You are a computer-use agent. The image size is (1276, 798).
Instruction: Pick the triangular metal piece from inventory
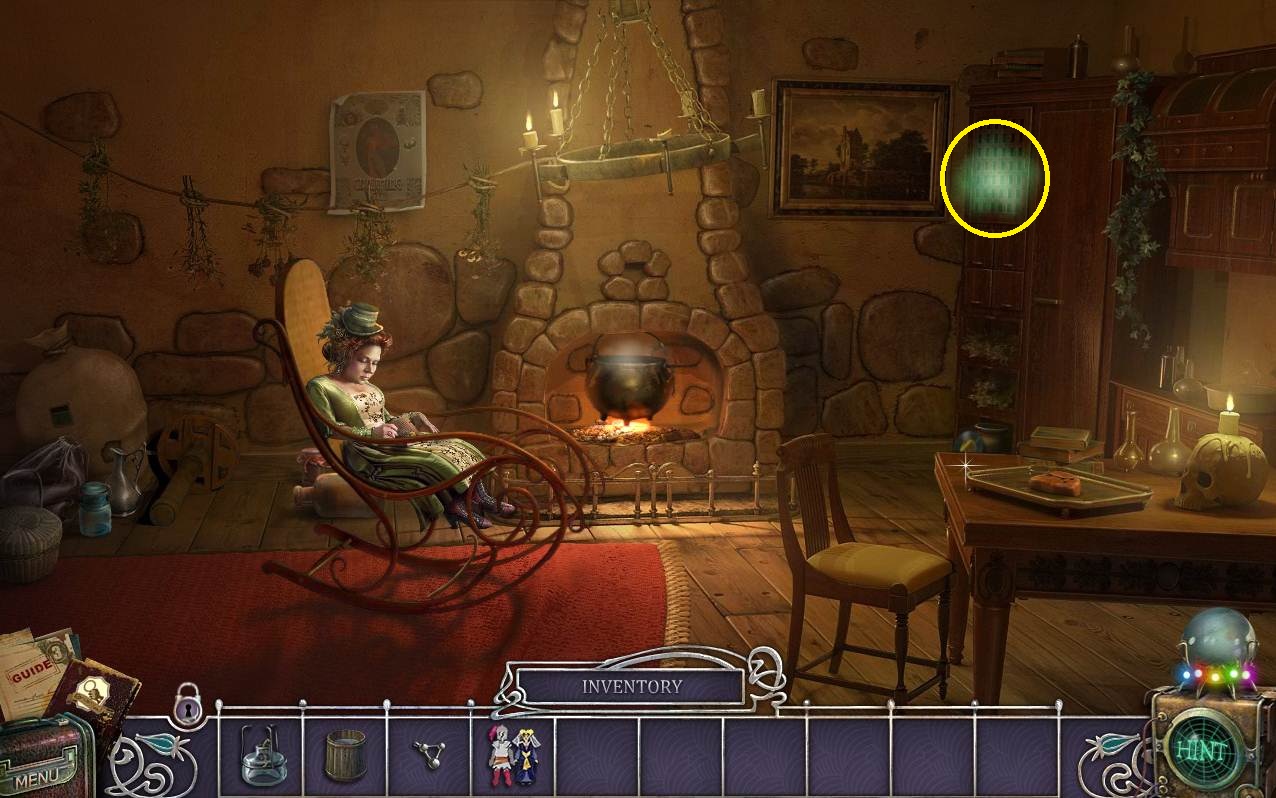tap(430, 757)
